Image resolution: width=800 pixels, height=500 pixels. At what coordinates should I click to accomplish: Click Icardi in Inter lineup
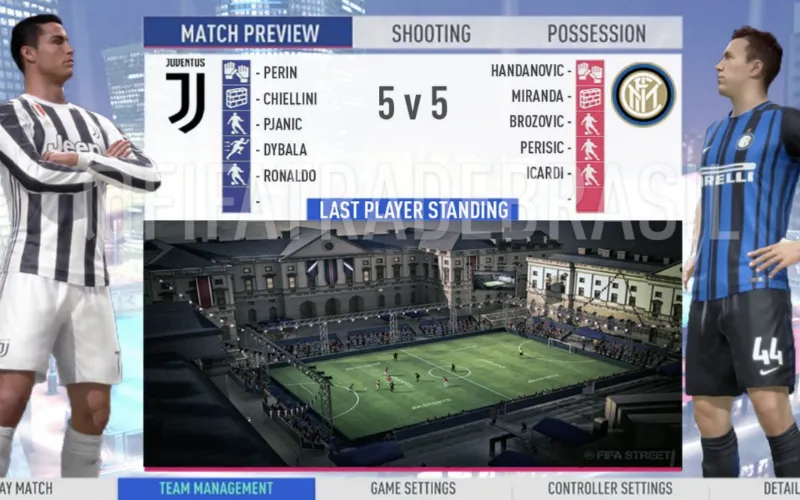pyautogui.click(x=547, y=172)
